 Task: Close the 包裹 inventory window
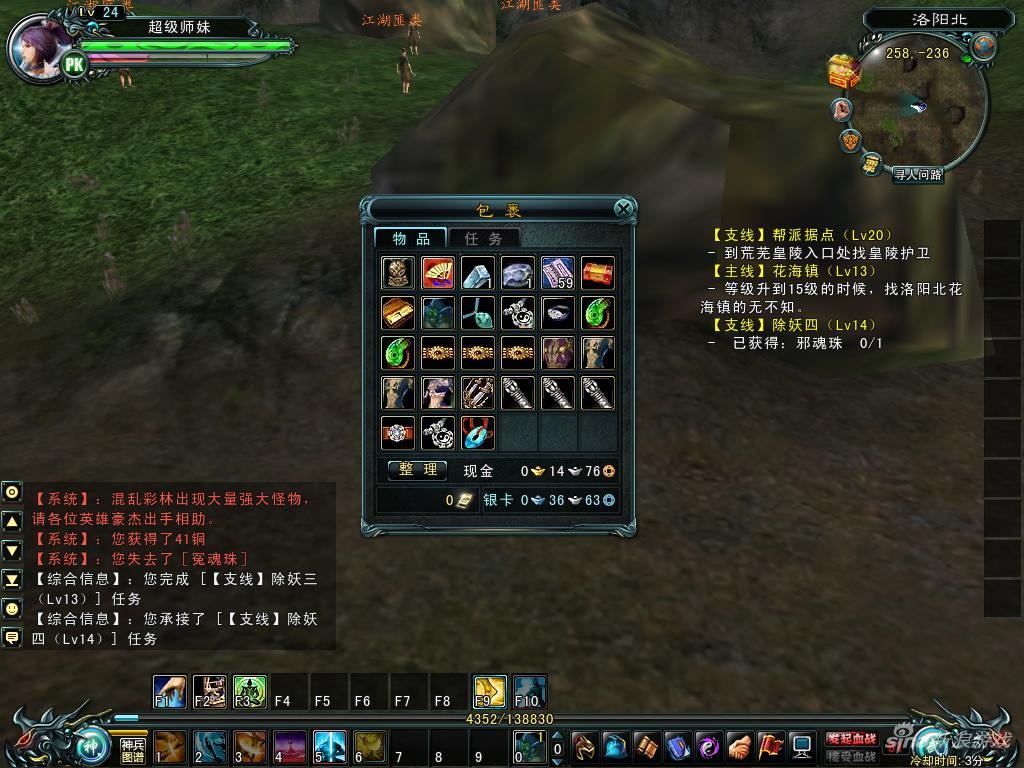[623, 209]
